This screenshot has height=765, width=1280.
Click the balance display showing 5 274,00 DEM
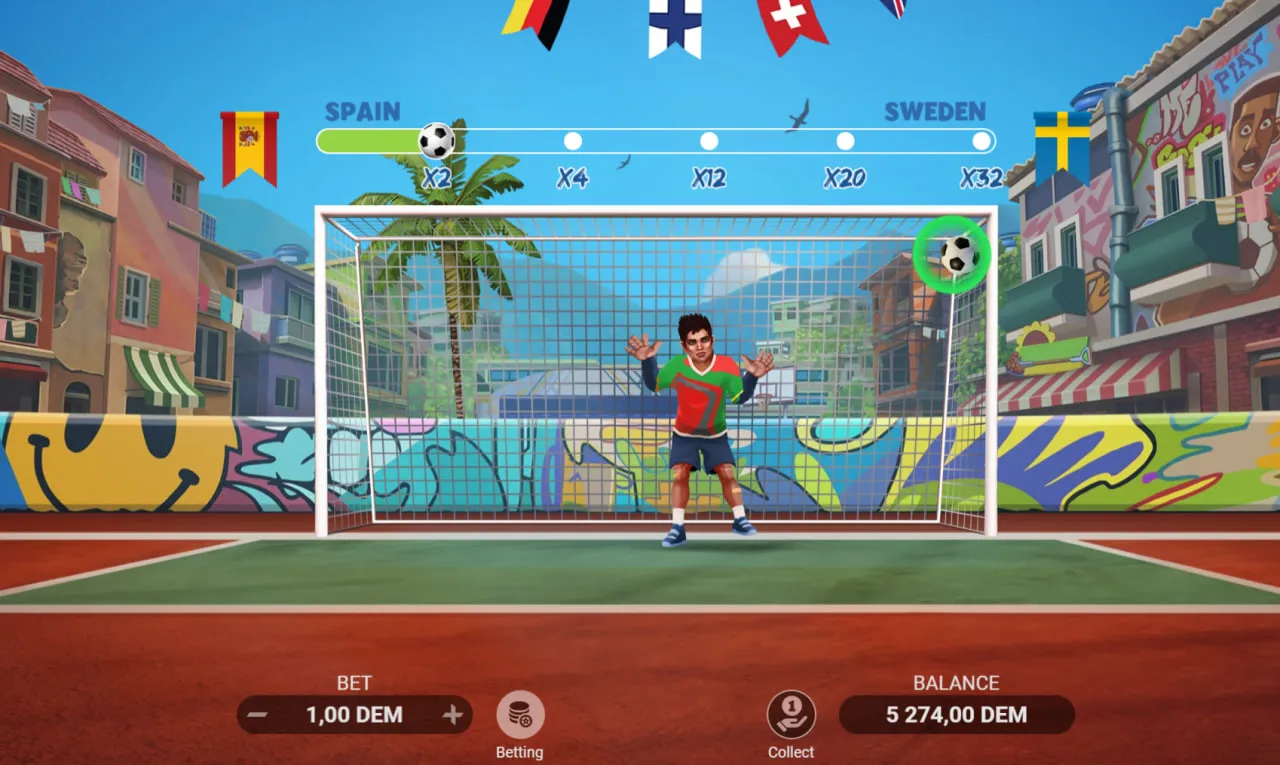pyautogui.click(x=957, y=715)
